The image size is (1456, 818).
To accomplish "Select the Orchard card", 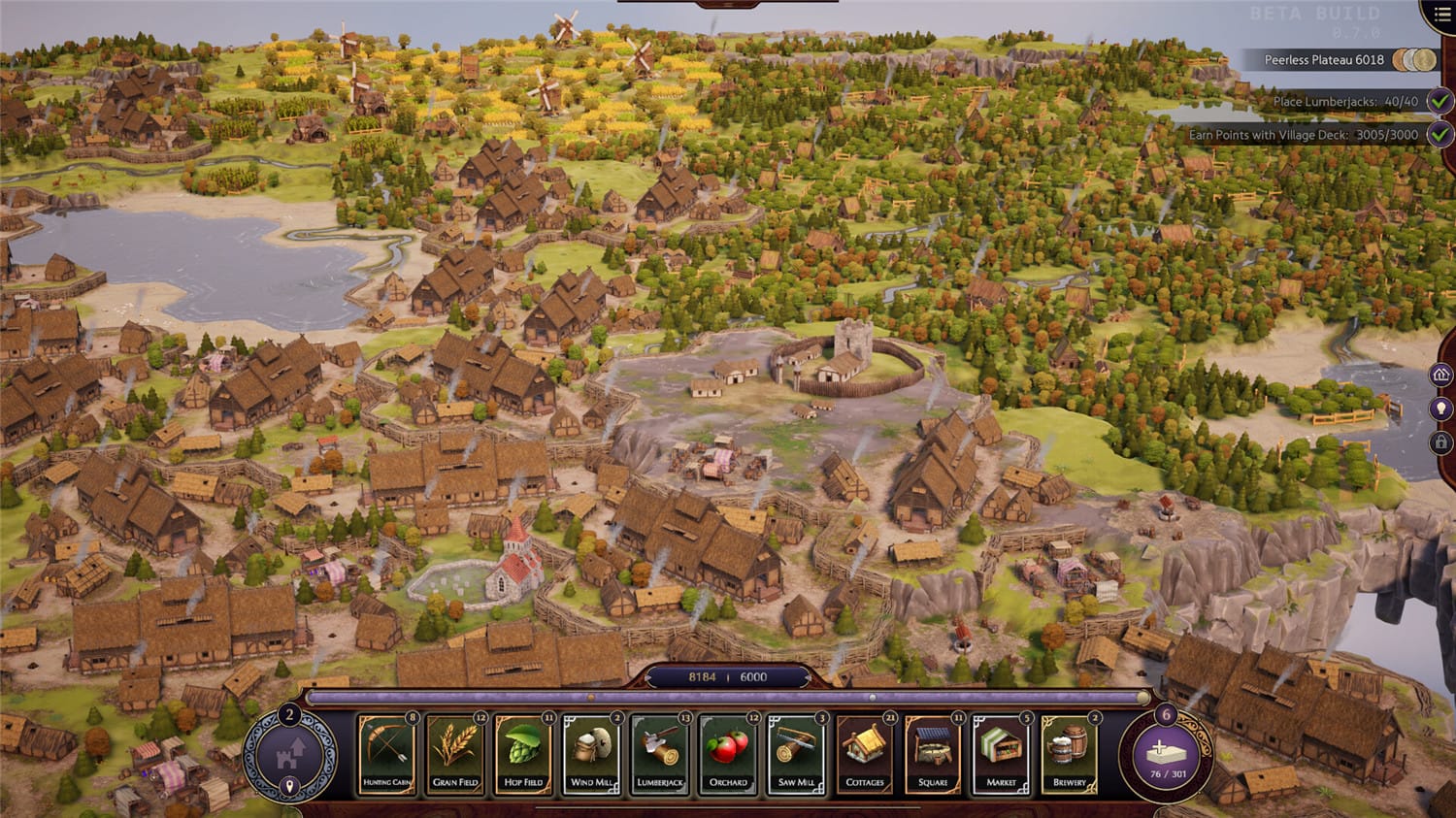I will point(728,755).
